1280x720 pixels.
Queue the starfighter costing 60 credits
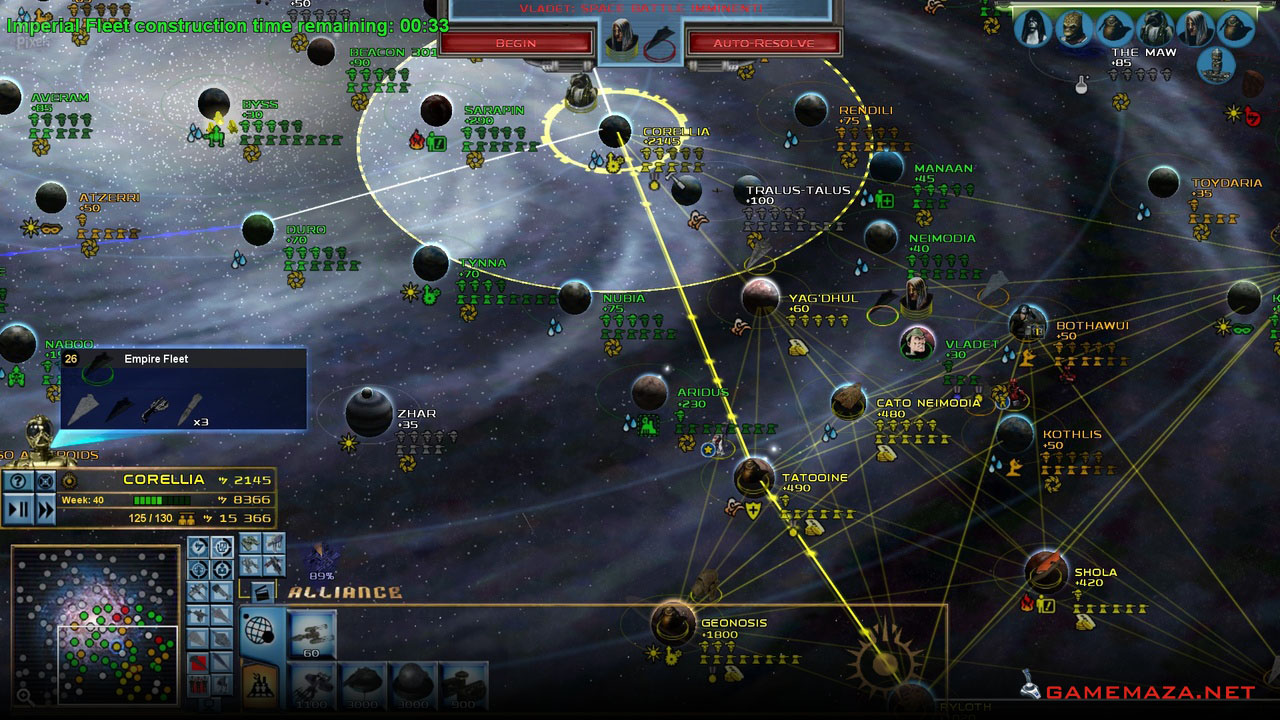[x=312, y=633]
